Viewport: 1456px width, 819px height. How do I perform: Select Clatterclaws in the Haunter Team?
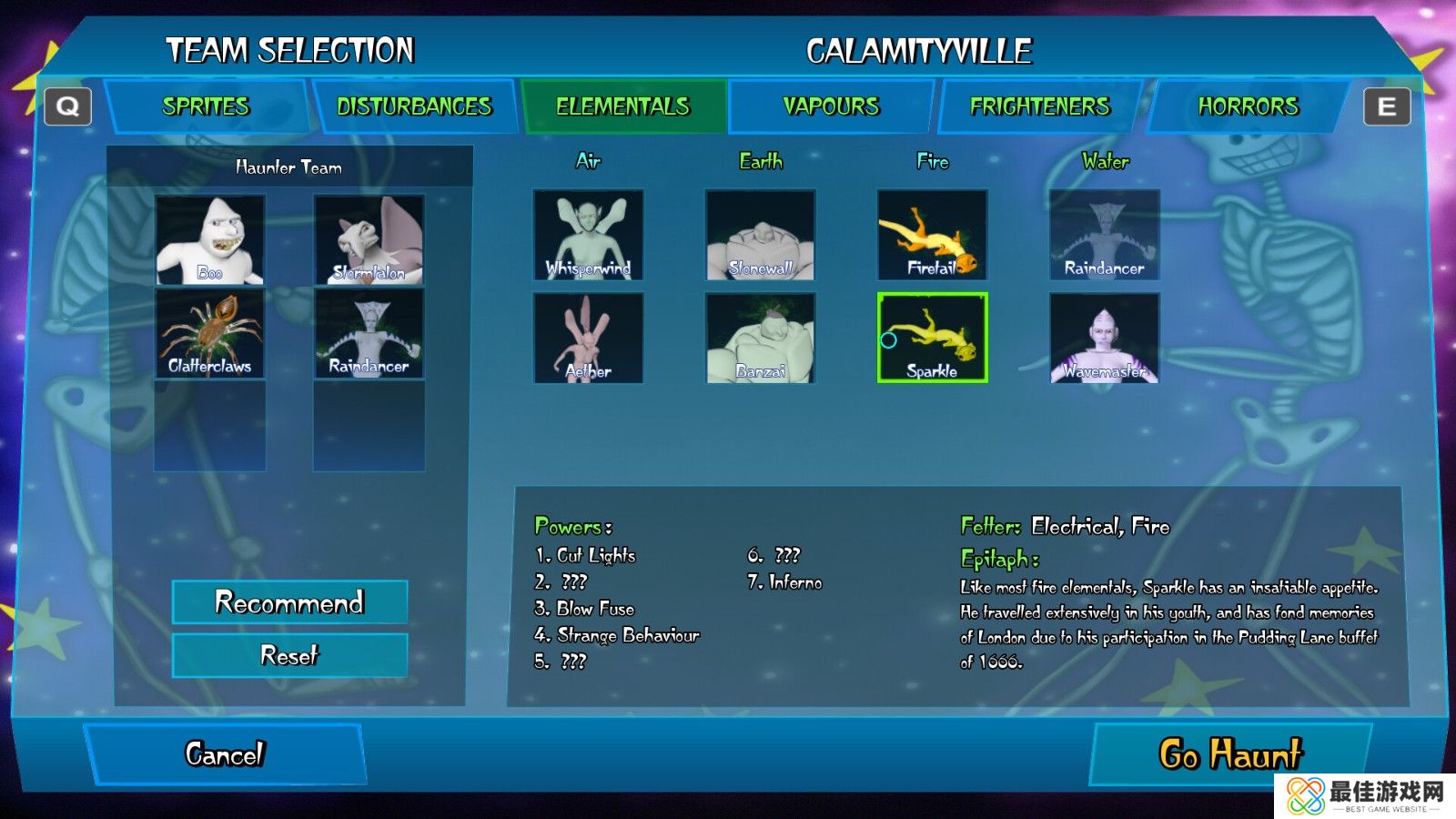(x=210, y=334)
